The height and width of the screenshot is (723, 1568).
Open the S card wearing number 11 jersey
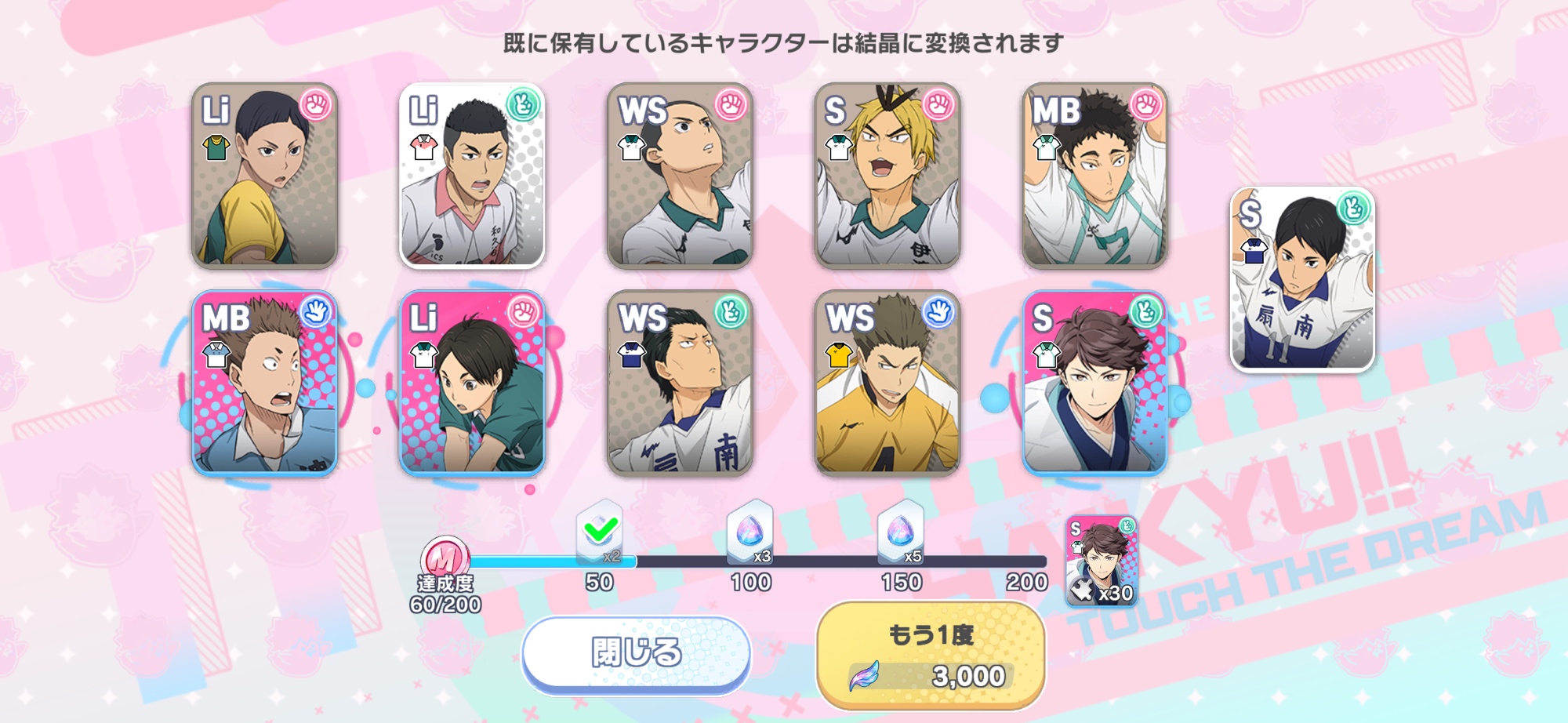click(x=1302, y=279)
